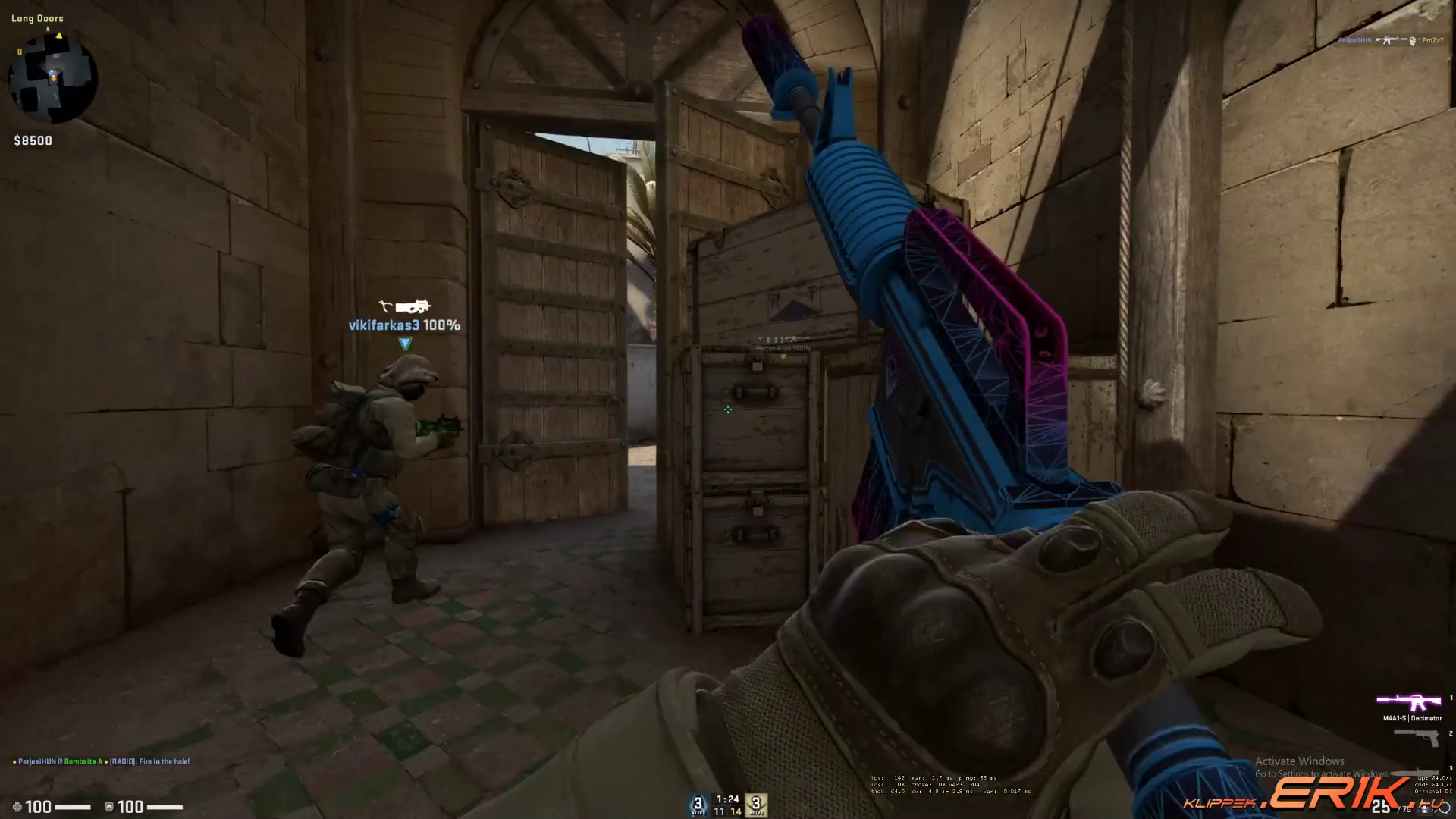This screenshot has height=819, width=1456.
Task: Click the circular radar minimap
Action: (x=52, y=78)
